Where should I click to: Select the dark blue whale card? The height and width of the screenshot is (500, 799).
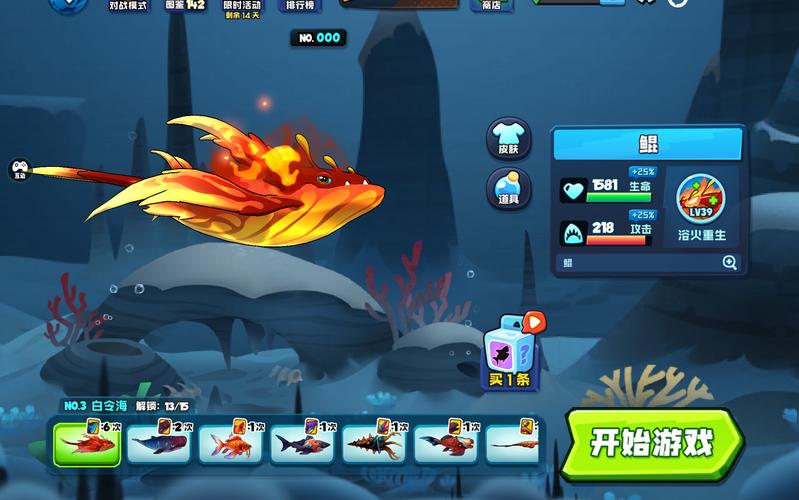pyautogui.click(x=159, y=441)
